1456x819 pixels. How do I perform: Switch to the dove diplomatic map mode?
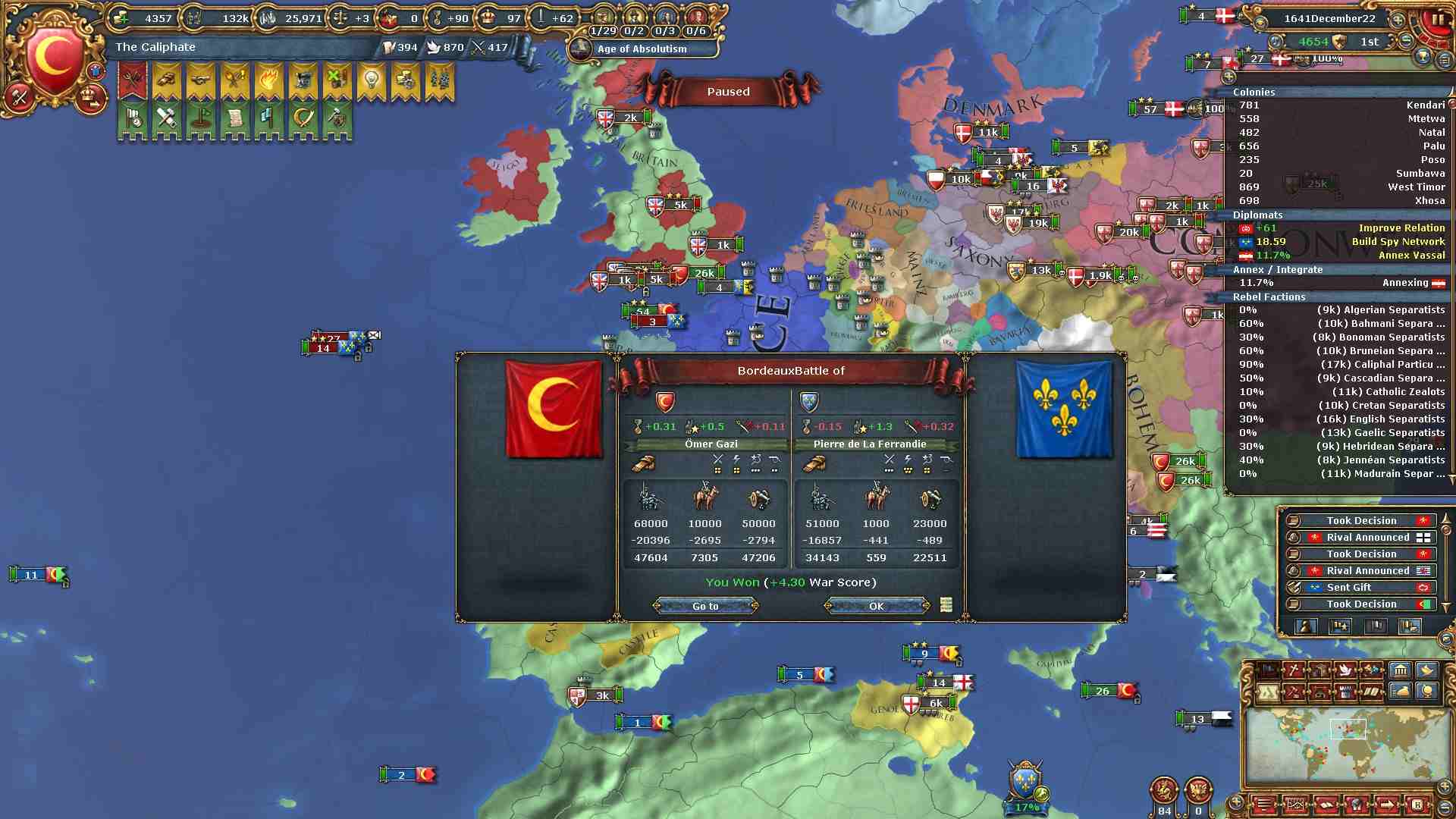point(1345,670)
